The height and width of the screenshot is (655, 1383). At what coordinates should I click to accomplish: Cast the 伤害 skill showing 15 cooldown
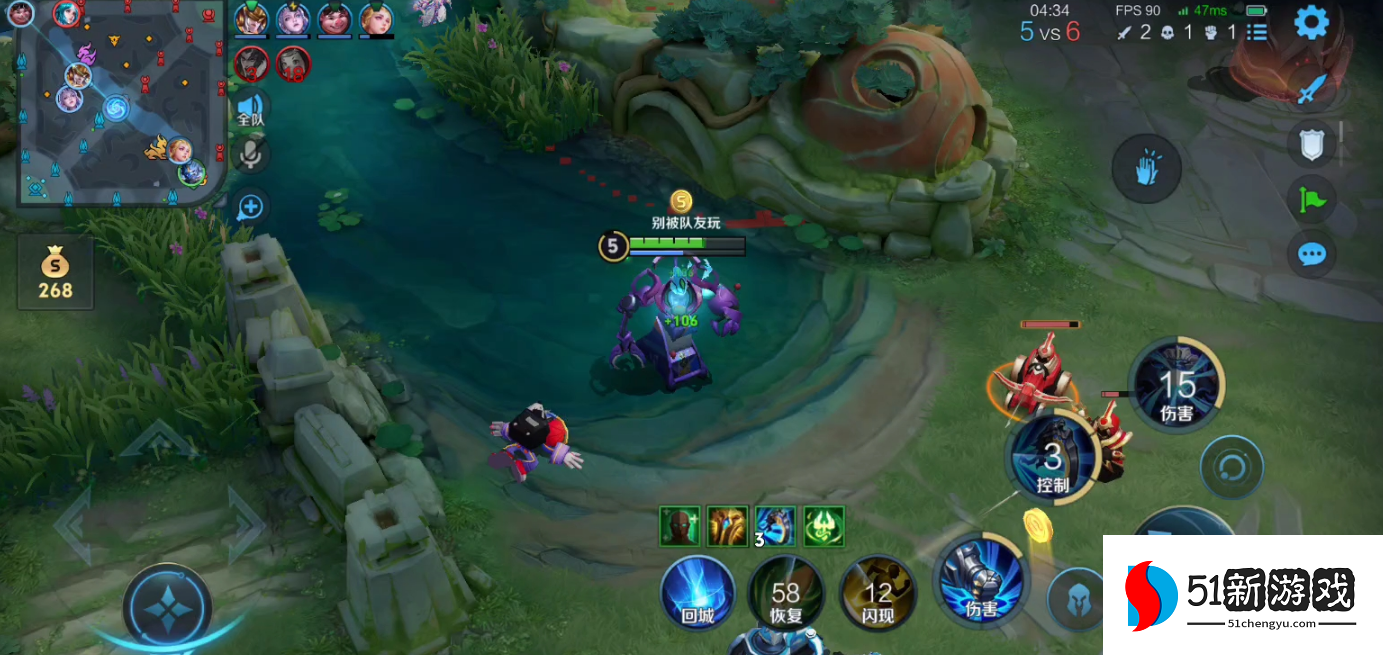(x=1177, y=387)
